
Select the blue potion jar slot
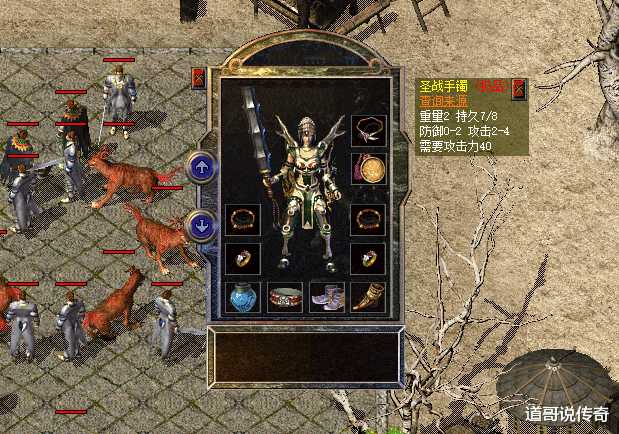point(243,297)
